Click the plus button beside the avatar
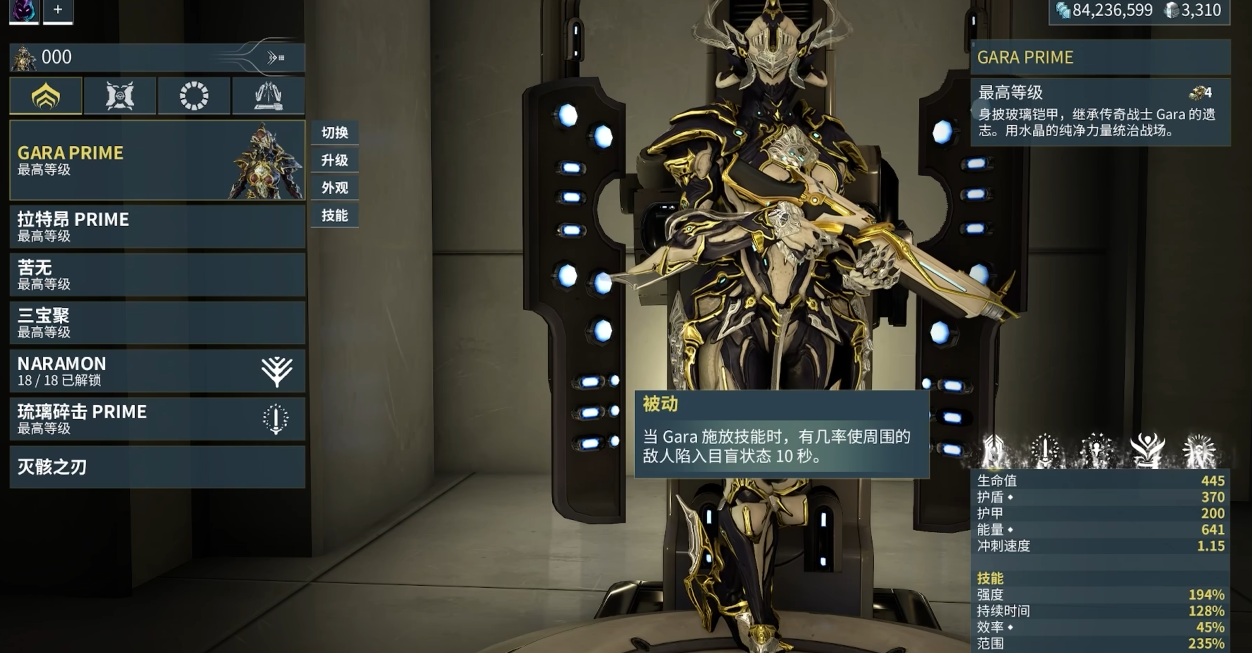Image resolution: width=1252 pixels, height=653 pixels. click(58, 10)
